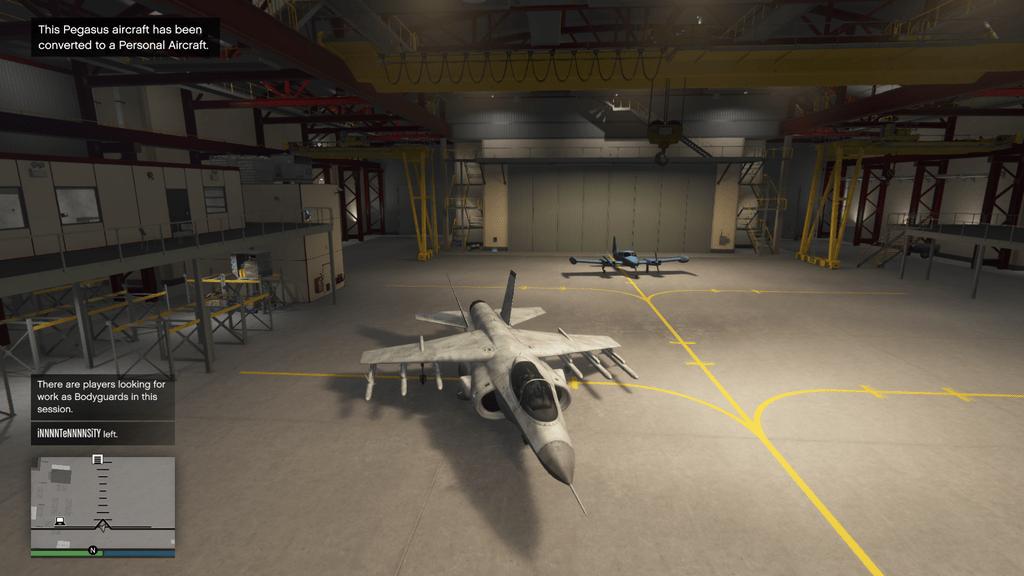
Task: Open the Bodyguards work notification
Action: [x=103, y=396]
